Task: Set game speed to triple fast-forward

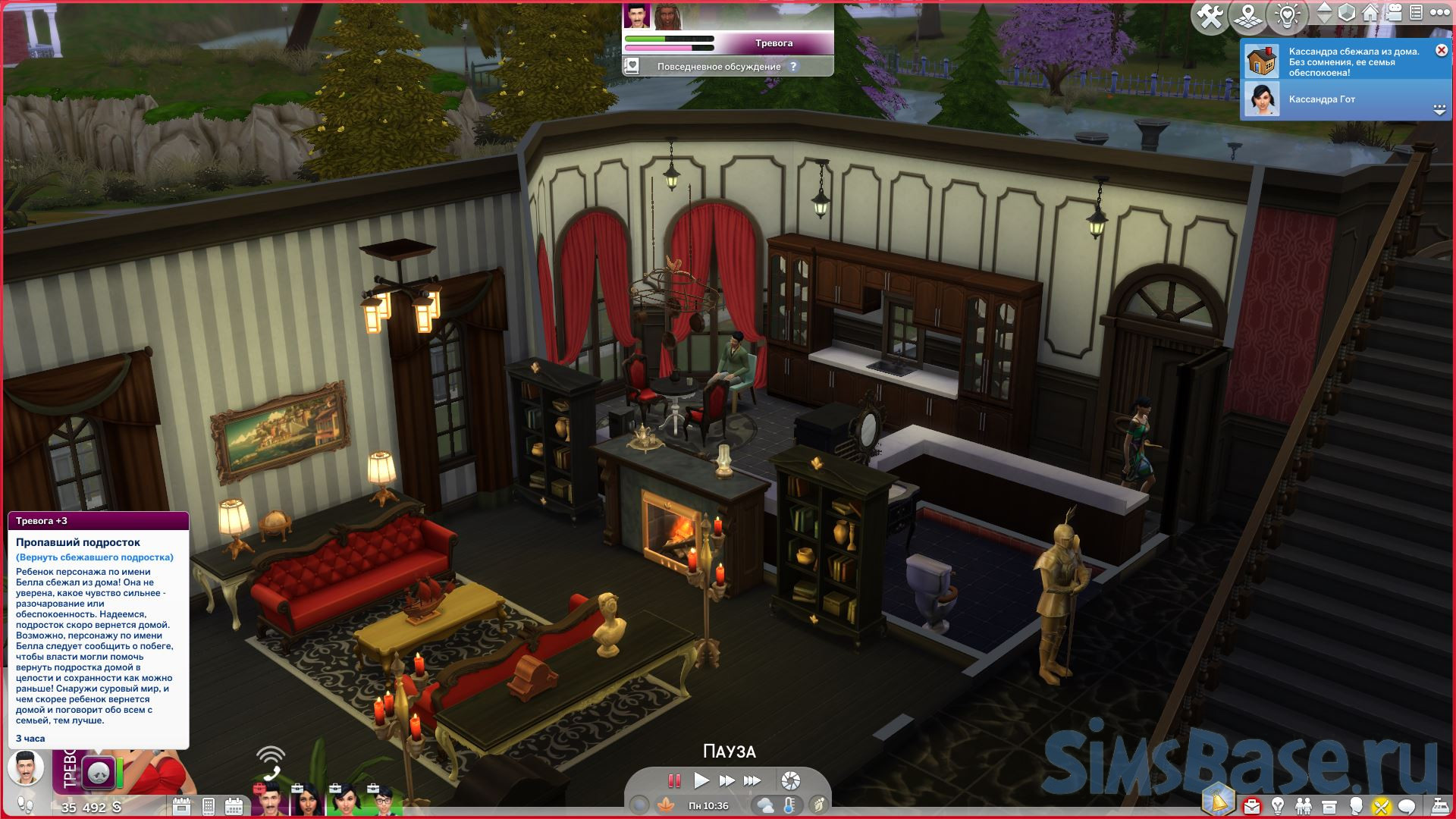Action: pyautogui.click(x=752, y=780)
